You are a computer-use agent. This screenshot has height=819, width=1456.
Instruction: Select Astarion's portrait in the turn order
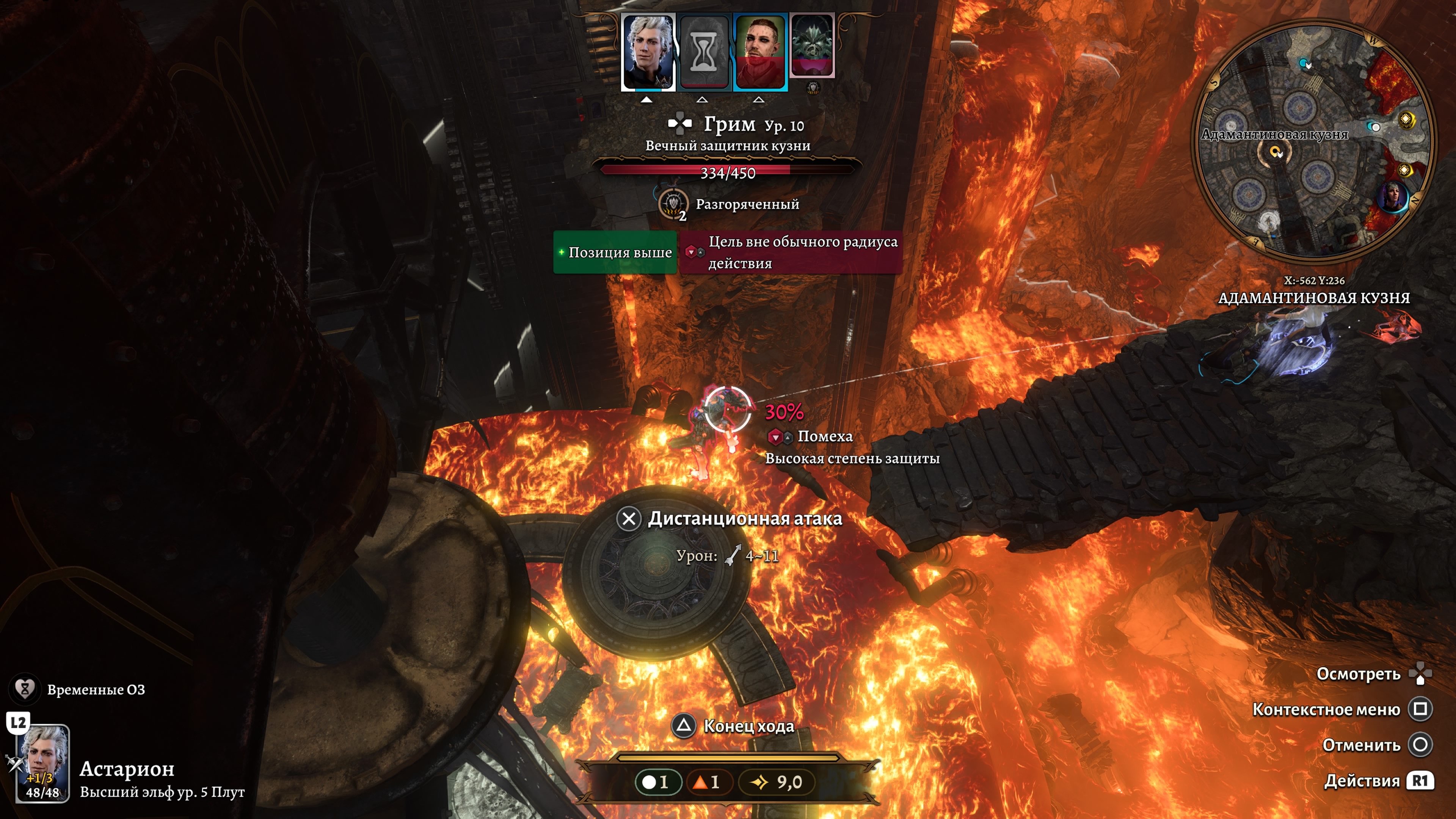coord(648,52)
